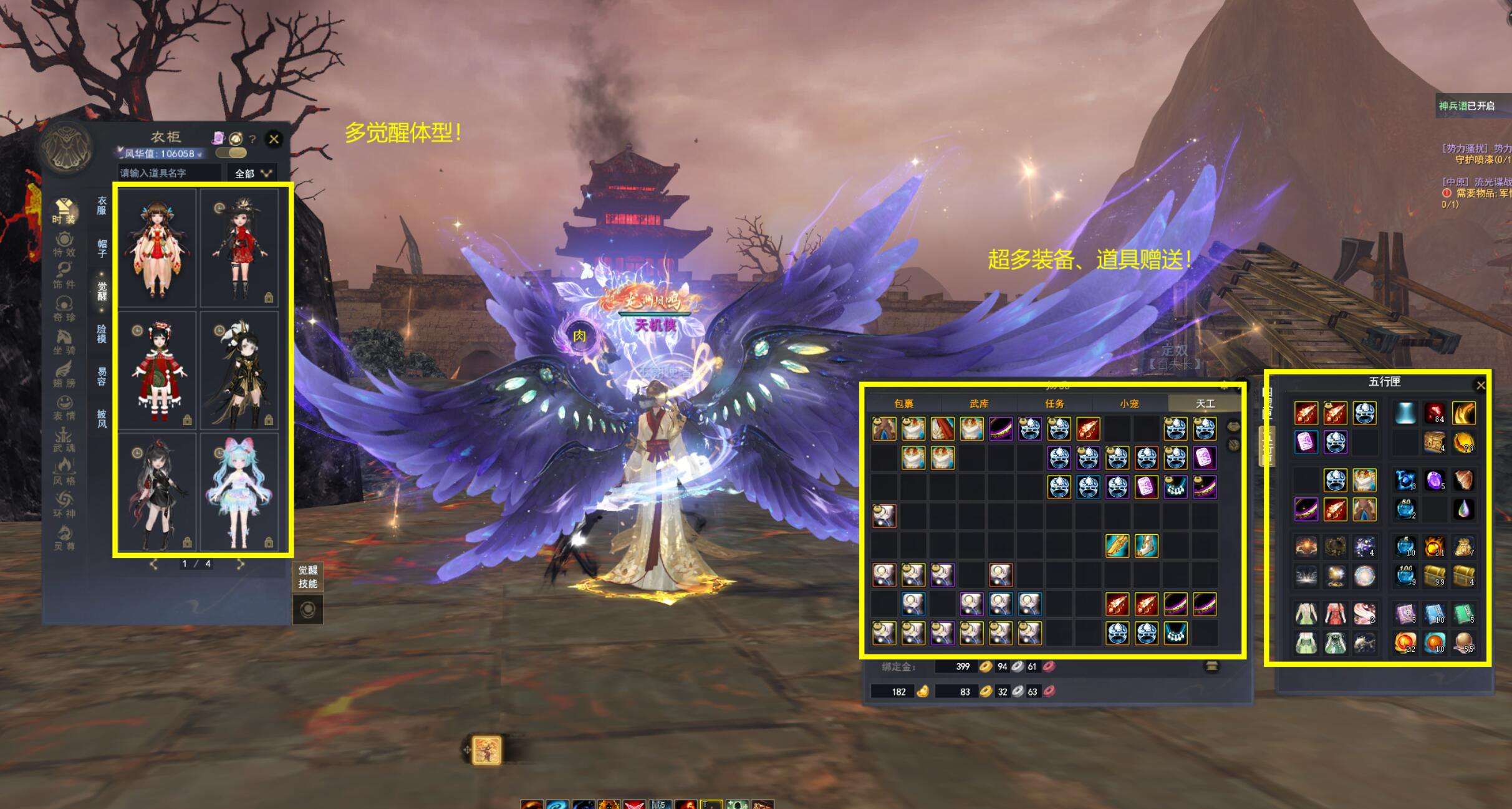
Task: Choose the 坐骑 mount section
Action: point(64,342)
